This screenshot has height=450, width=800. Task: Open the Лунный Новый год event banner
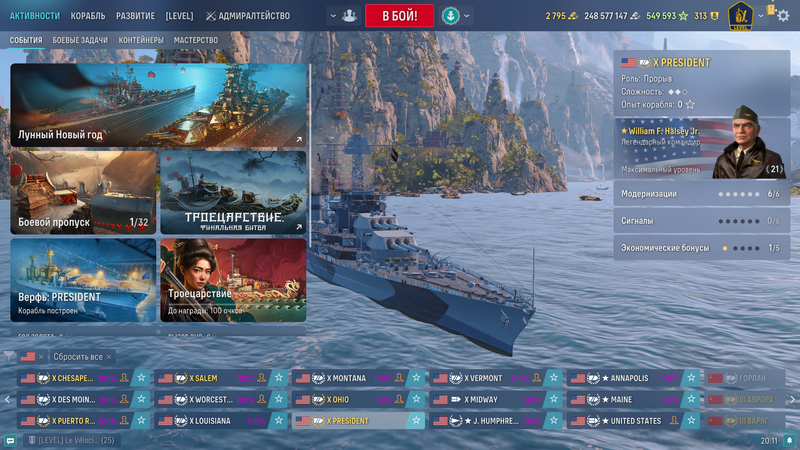coord(159,106)
